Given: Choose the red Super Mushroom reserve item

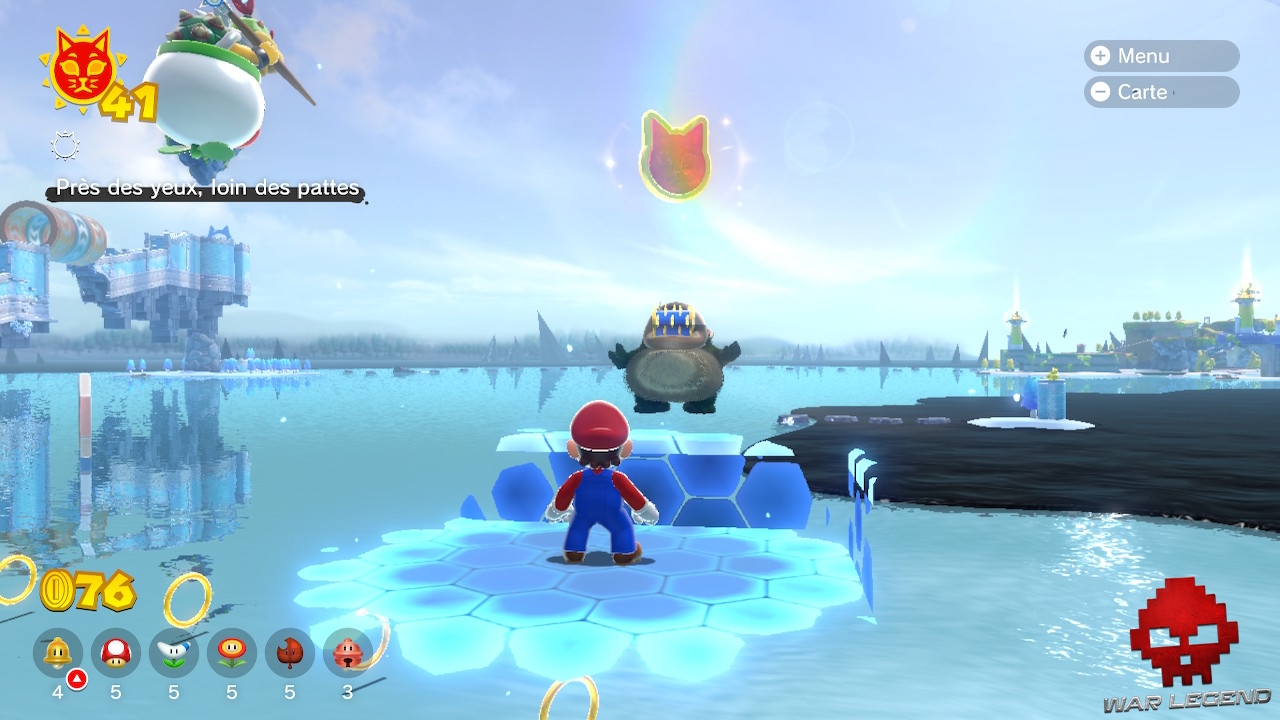Looking at the screenshot, I should pyautogui.click(x=116, y=653).
